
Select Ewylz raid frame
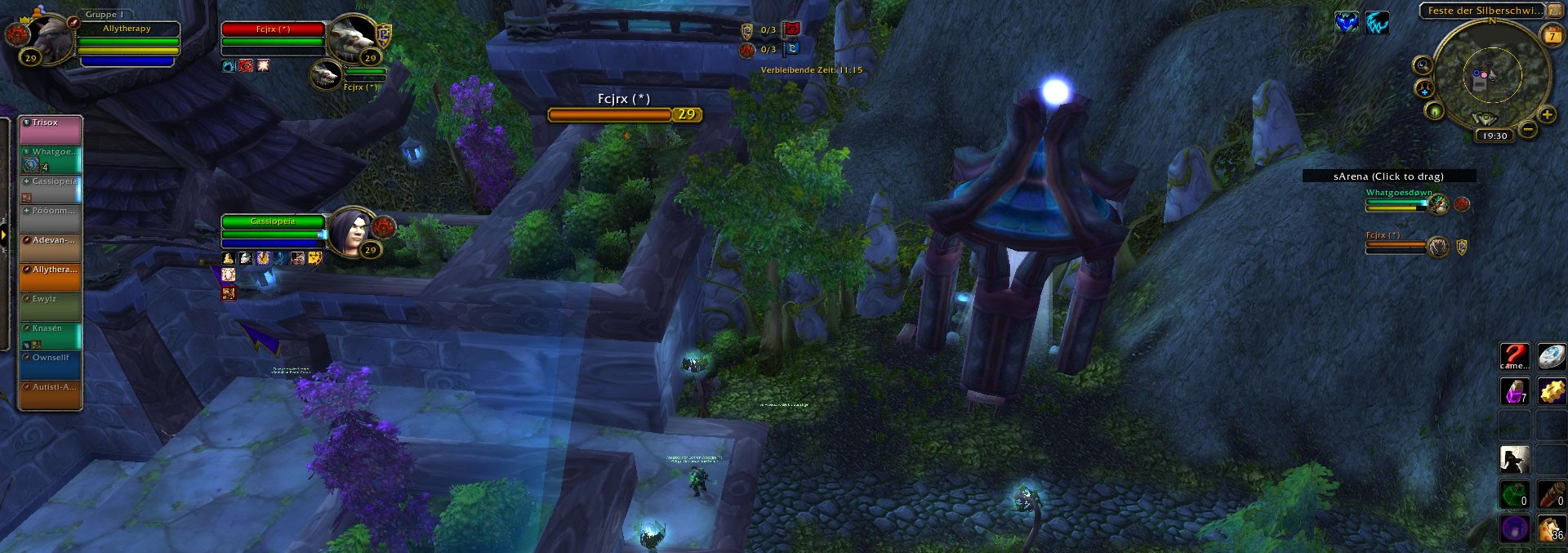(x=50, y=306)
